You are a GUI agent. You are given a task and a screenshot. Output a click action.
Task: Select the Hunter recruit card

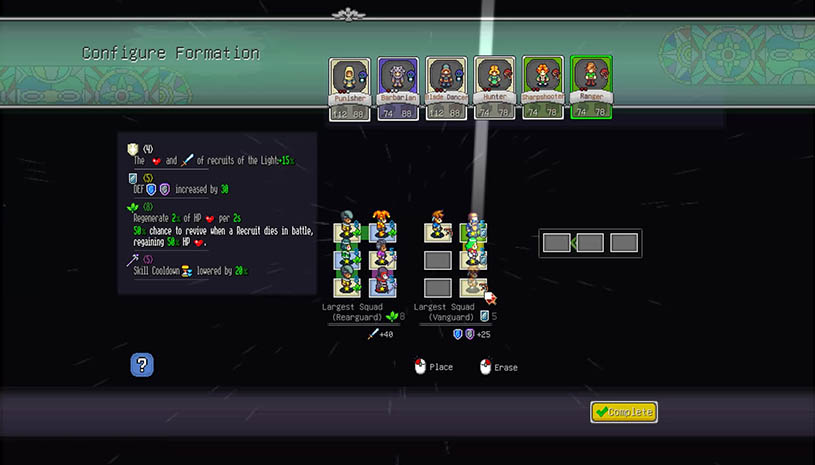pos(494,87)
